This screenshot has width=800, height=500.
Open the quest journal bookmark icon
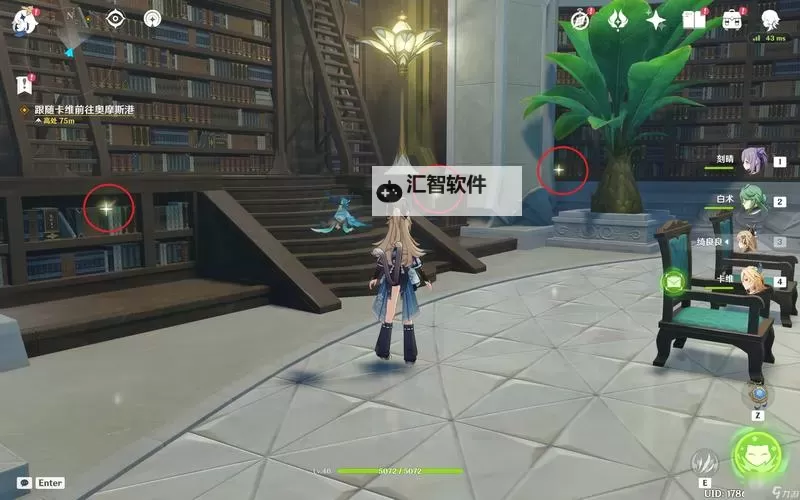pyautogui.click(x=24, y=84)
